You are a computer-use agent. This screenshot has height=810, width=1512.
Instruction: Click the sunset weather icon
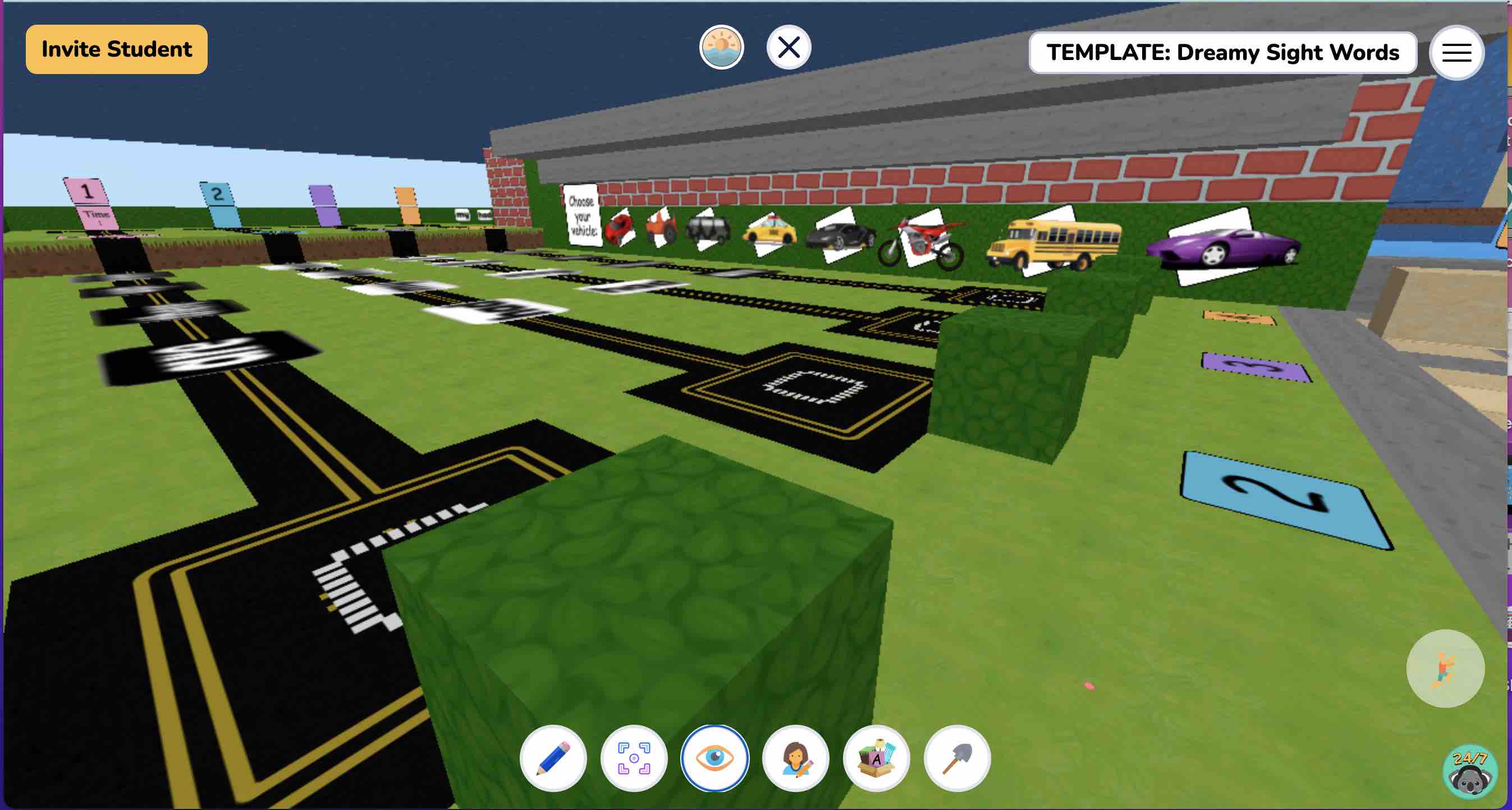[722, 48]
